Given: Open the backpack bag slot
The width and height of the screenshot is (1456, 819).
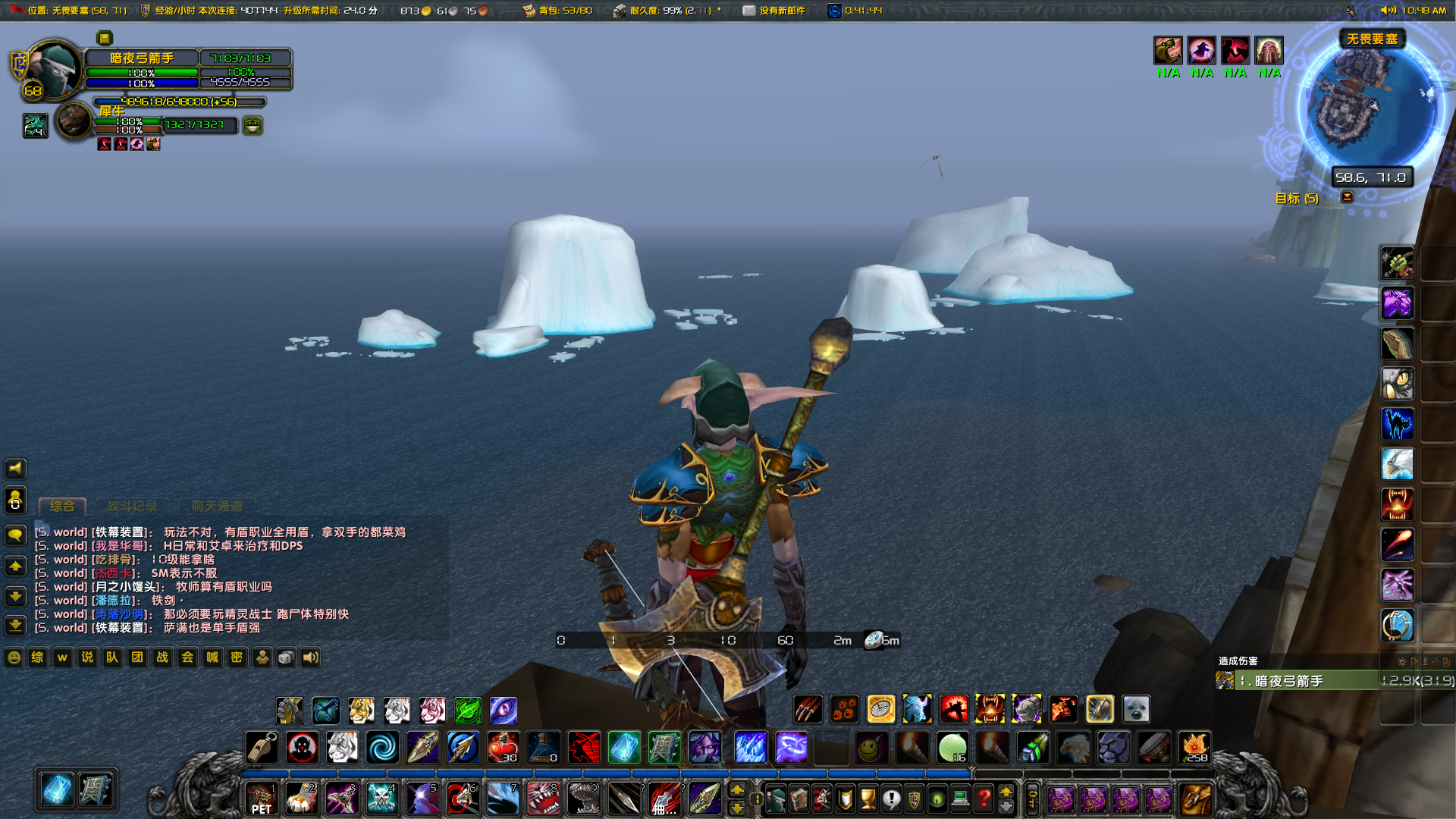Looking at the screenshot, I should coord(1196,799).
